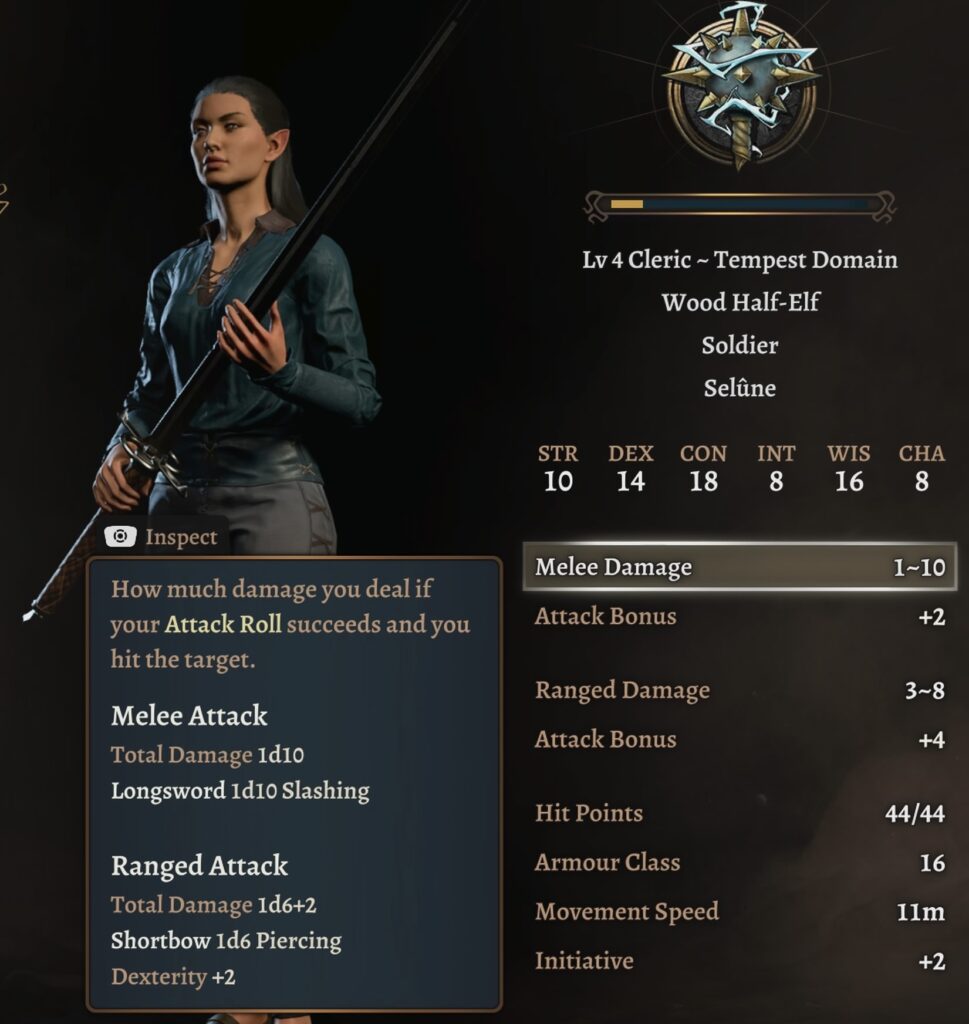Select the Attack Bonus +2 row

(739, 616)
